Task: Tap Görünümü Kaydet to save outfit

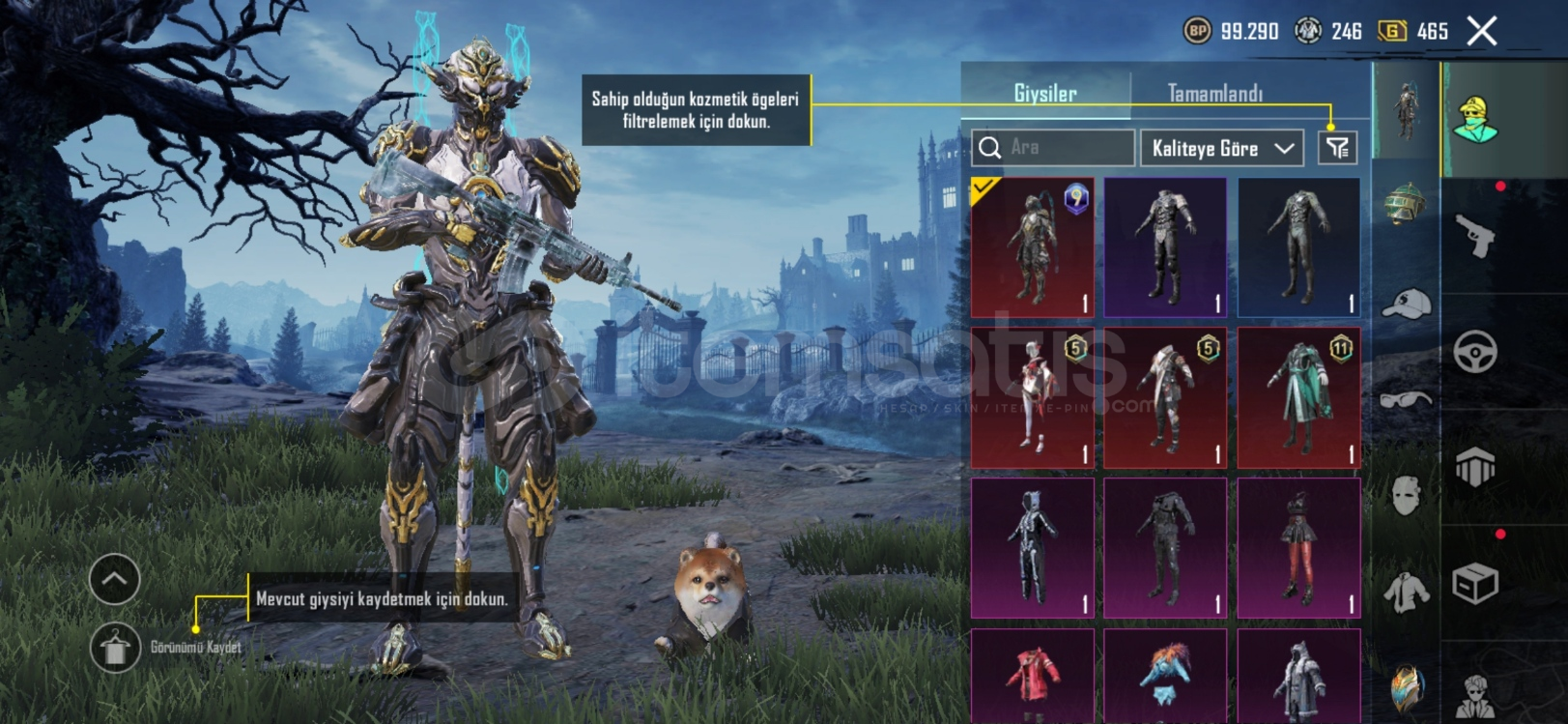Action: coord(116,648)
